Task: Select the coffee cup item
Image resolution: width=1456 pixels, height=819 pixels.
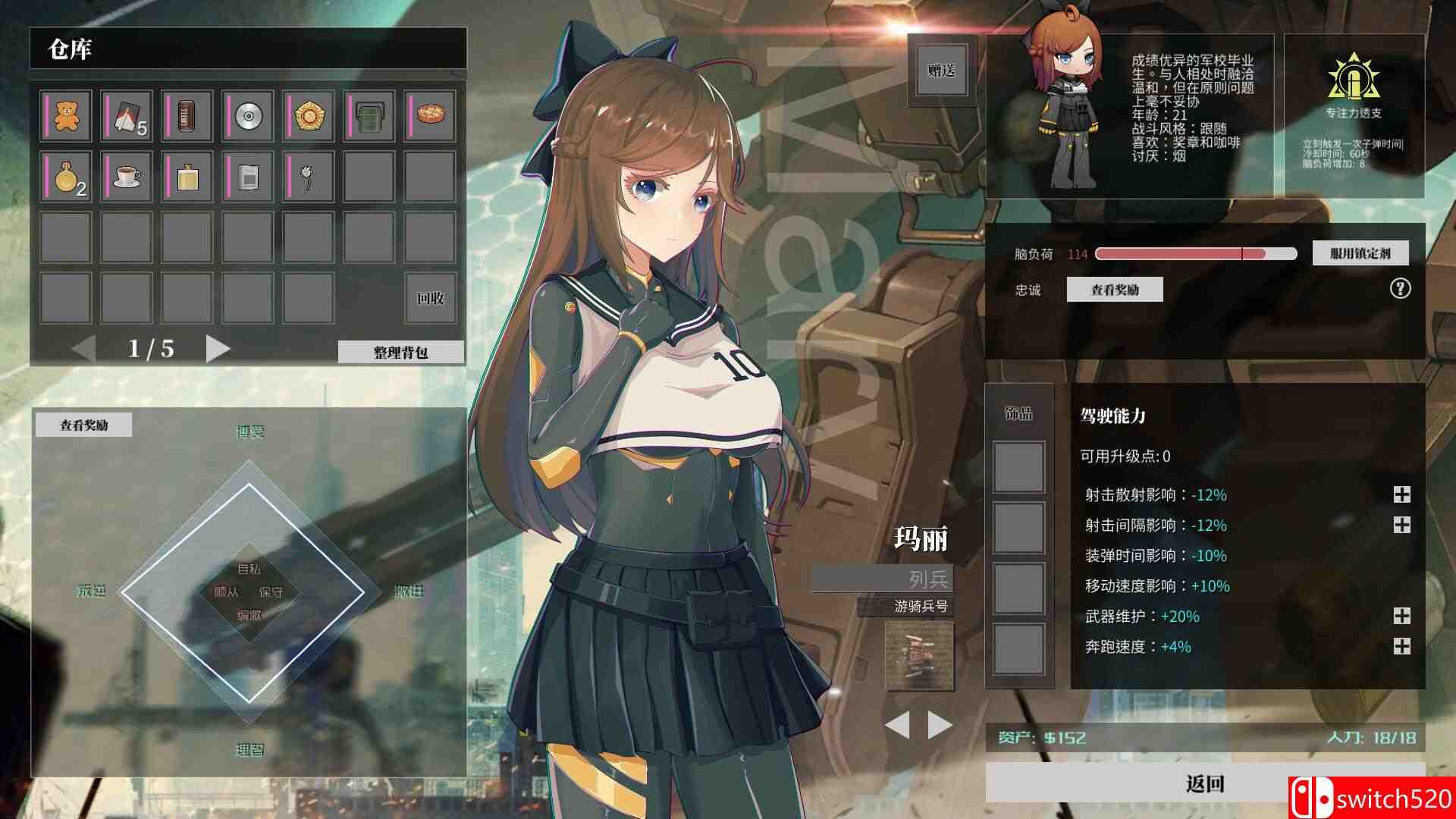Action: 125,177
